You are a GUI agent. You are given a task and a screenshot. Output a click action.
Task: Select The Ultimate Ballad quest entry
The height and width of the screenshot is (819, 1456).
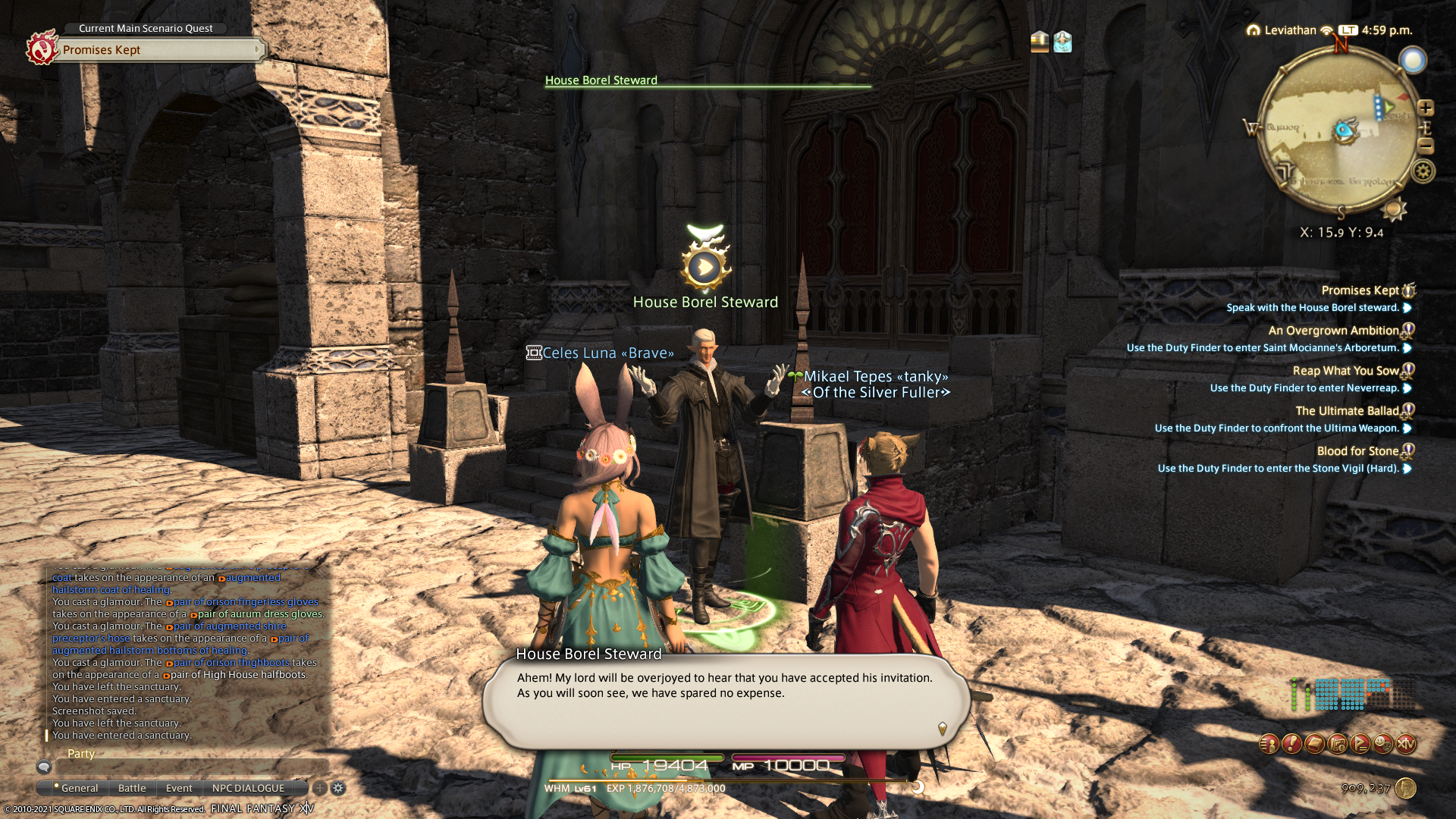(1347, 411)
